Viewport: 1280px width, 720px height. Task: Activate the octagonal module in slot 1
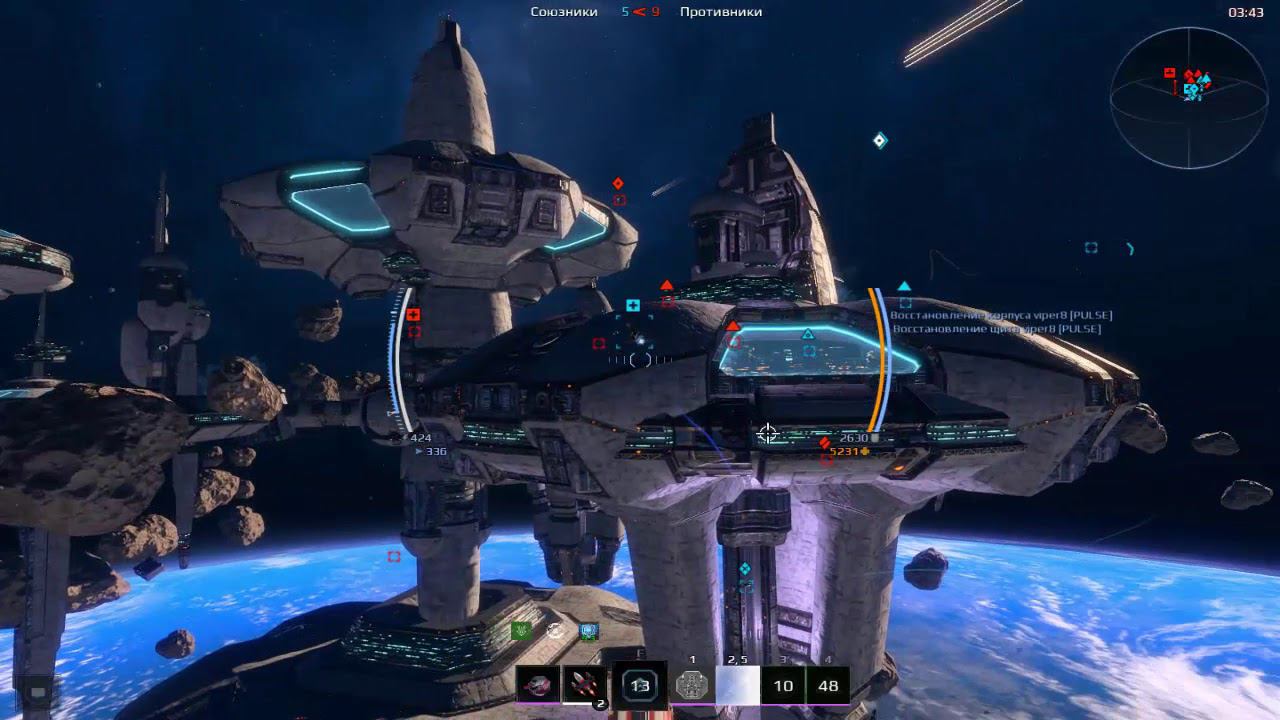[x=692, y=686]
